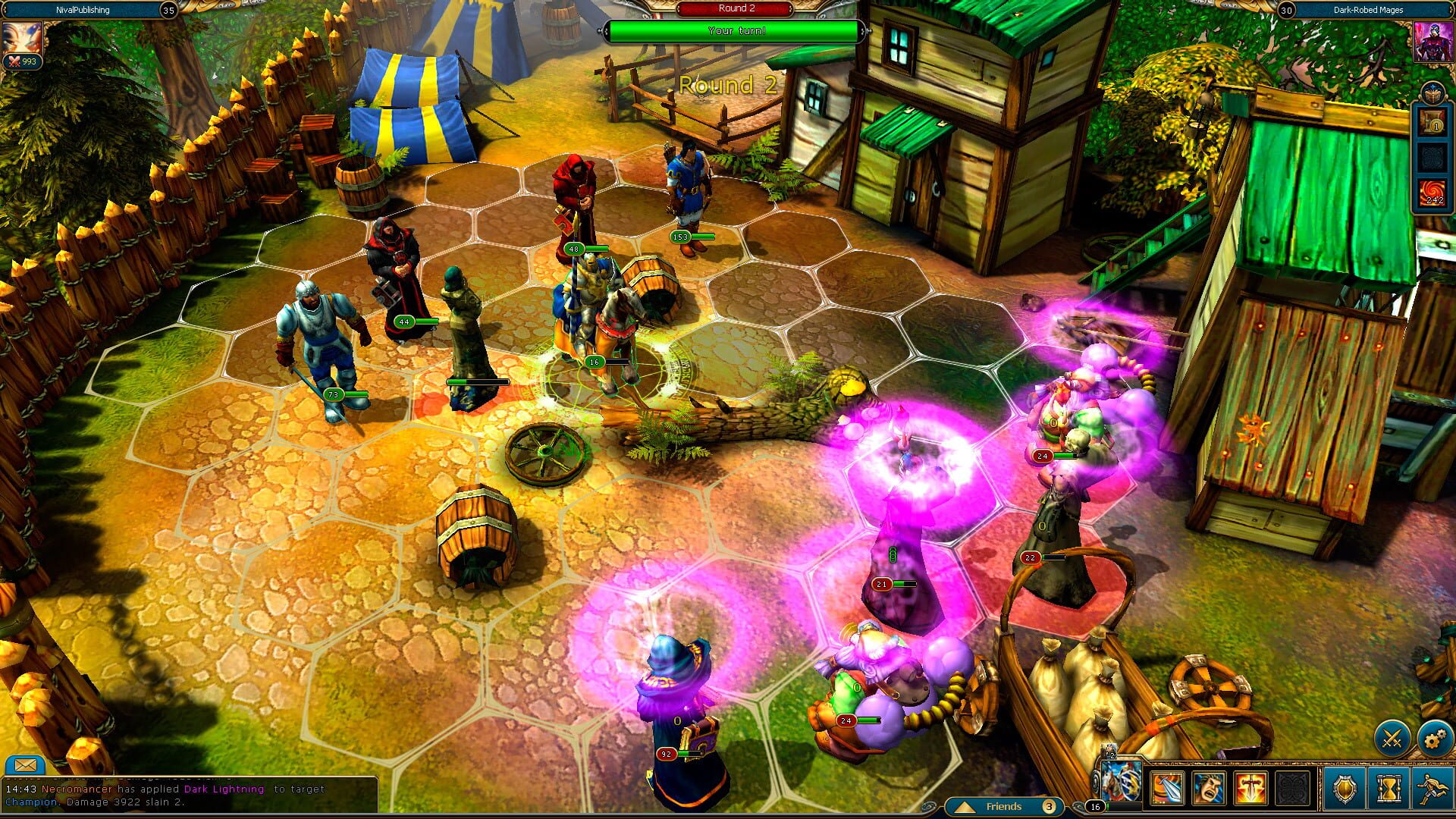
Task: Expand the Friends panel
Action: [x=1005, y=807]
